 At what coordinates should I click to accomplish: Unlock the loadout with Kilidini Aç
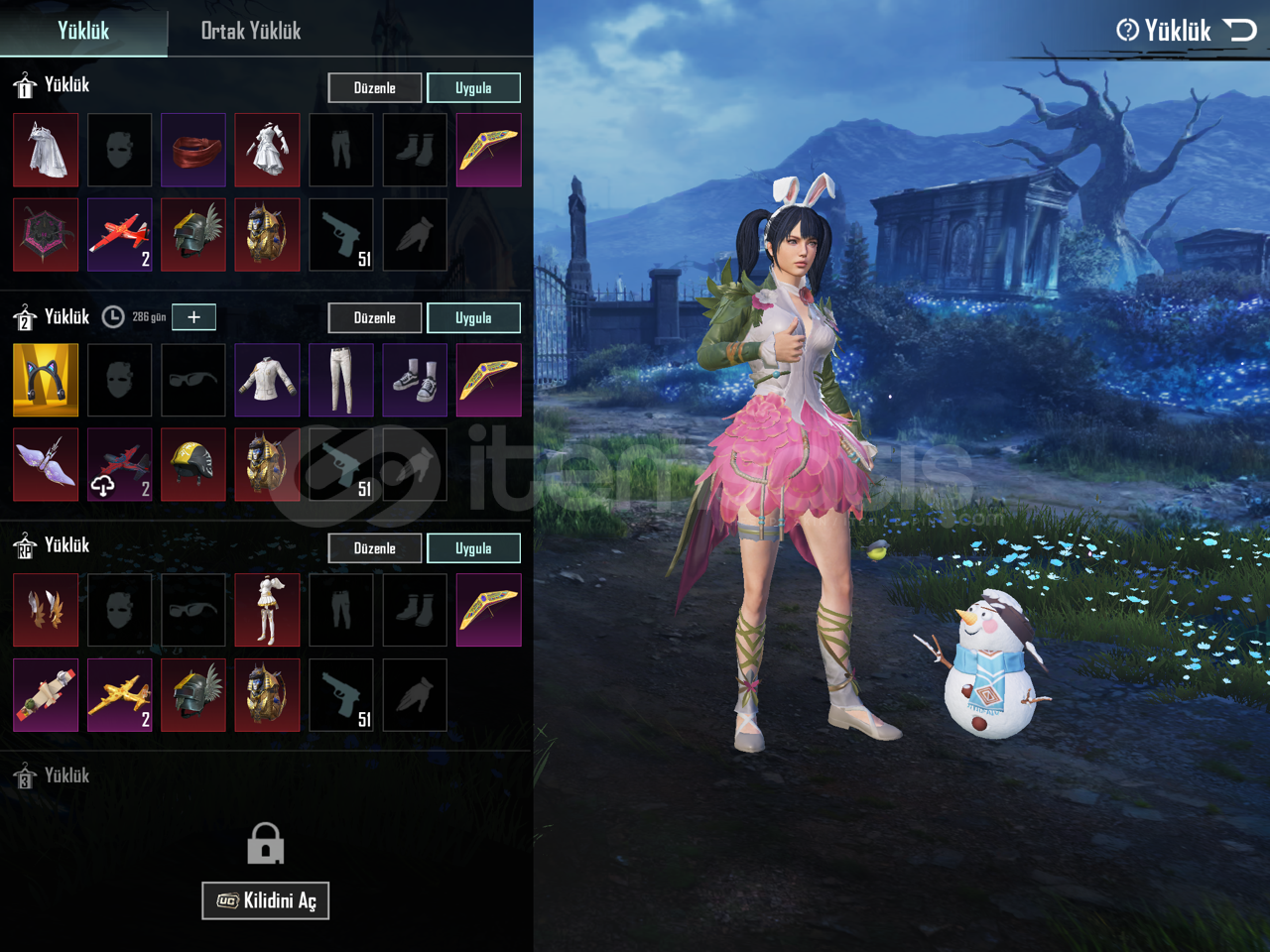[265, 900]
